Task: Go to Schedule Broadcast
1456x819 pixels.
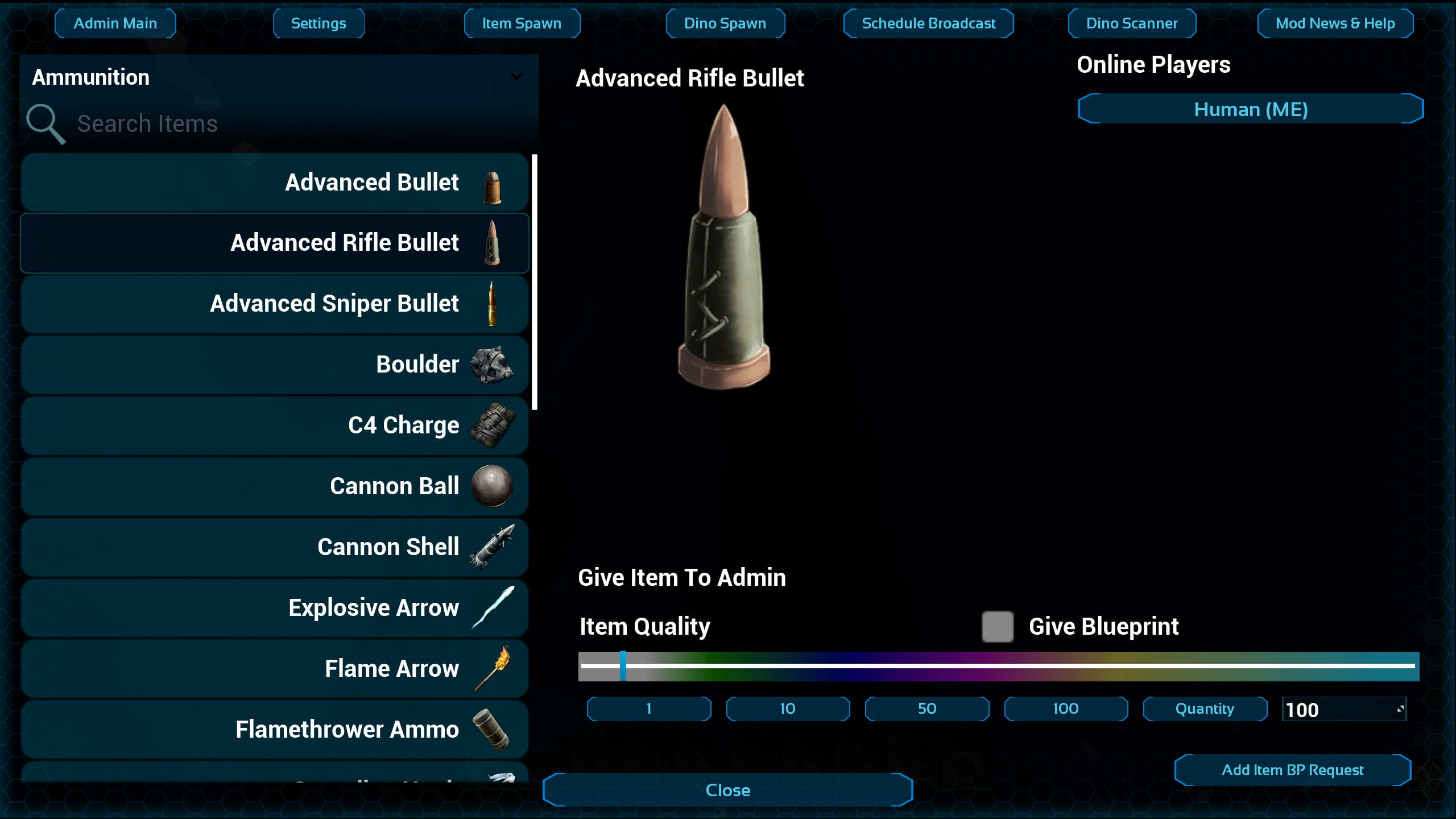Action: (928, 23)
